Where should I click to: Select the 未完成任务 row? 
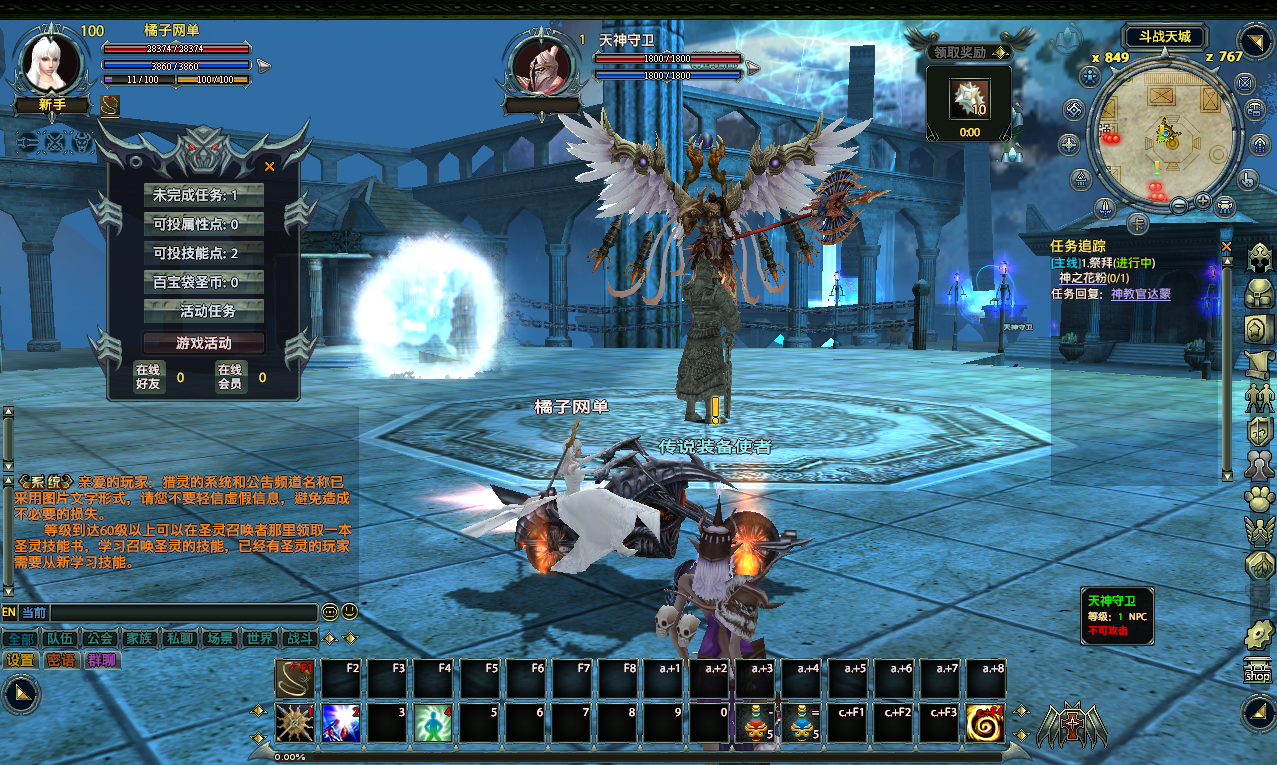pos(204,195)
